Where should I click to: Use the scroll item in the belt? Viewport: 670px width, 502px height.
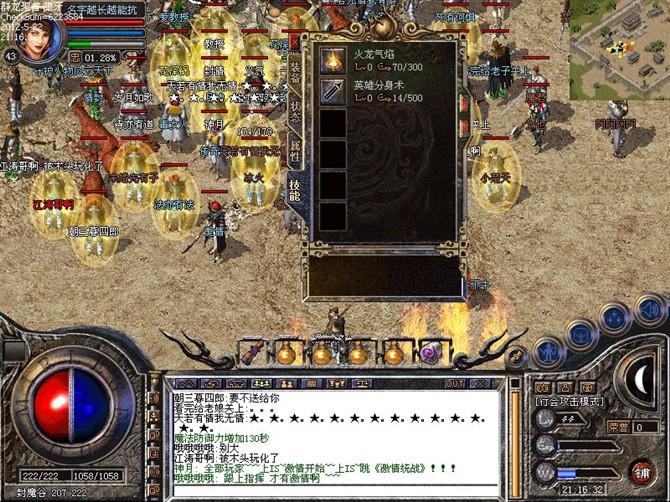click(250, 353)
